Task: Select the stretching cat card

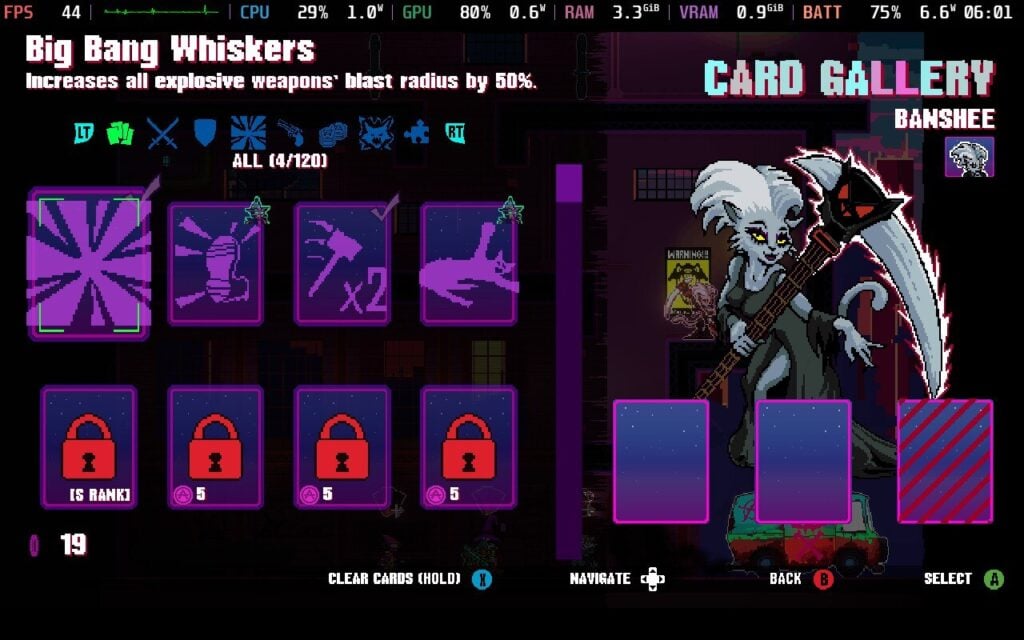Action: (468, 264)
